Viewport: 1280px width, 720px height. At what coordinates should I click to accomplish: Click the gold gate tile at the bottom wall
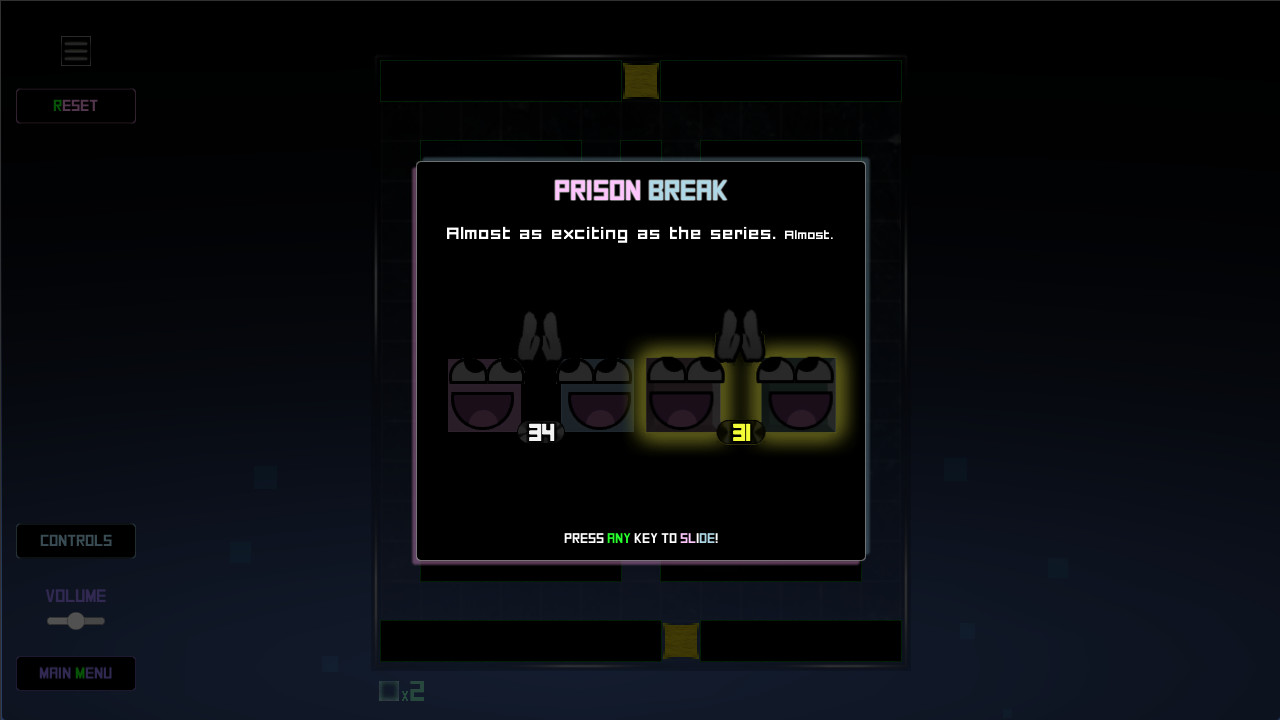click(x=681, y=641)
